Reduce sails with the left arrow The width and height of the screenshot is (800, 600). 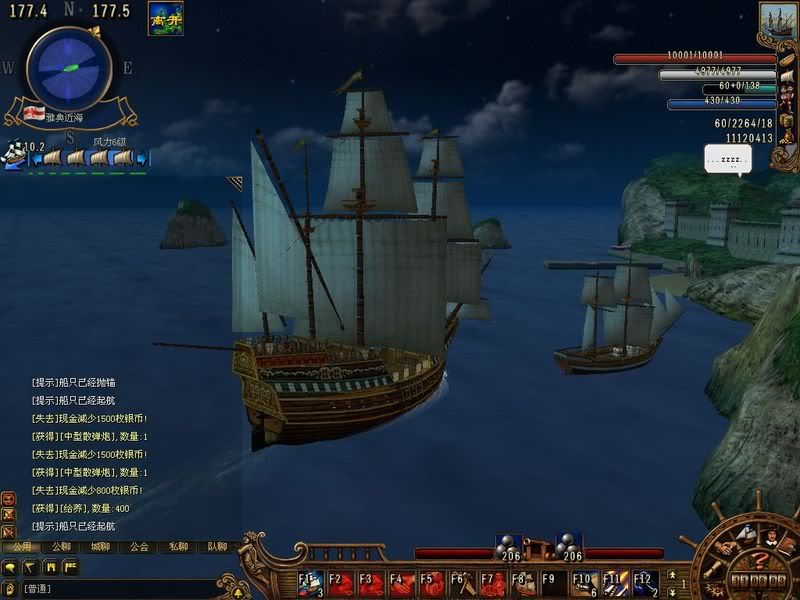tap(35, 158)
